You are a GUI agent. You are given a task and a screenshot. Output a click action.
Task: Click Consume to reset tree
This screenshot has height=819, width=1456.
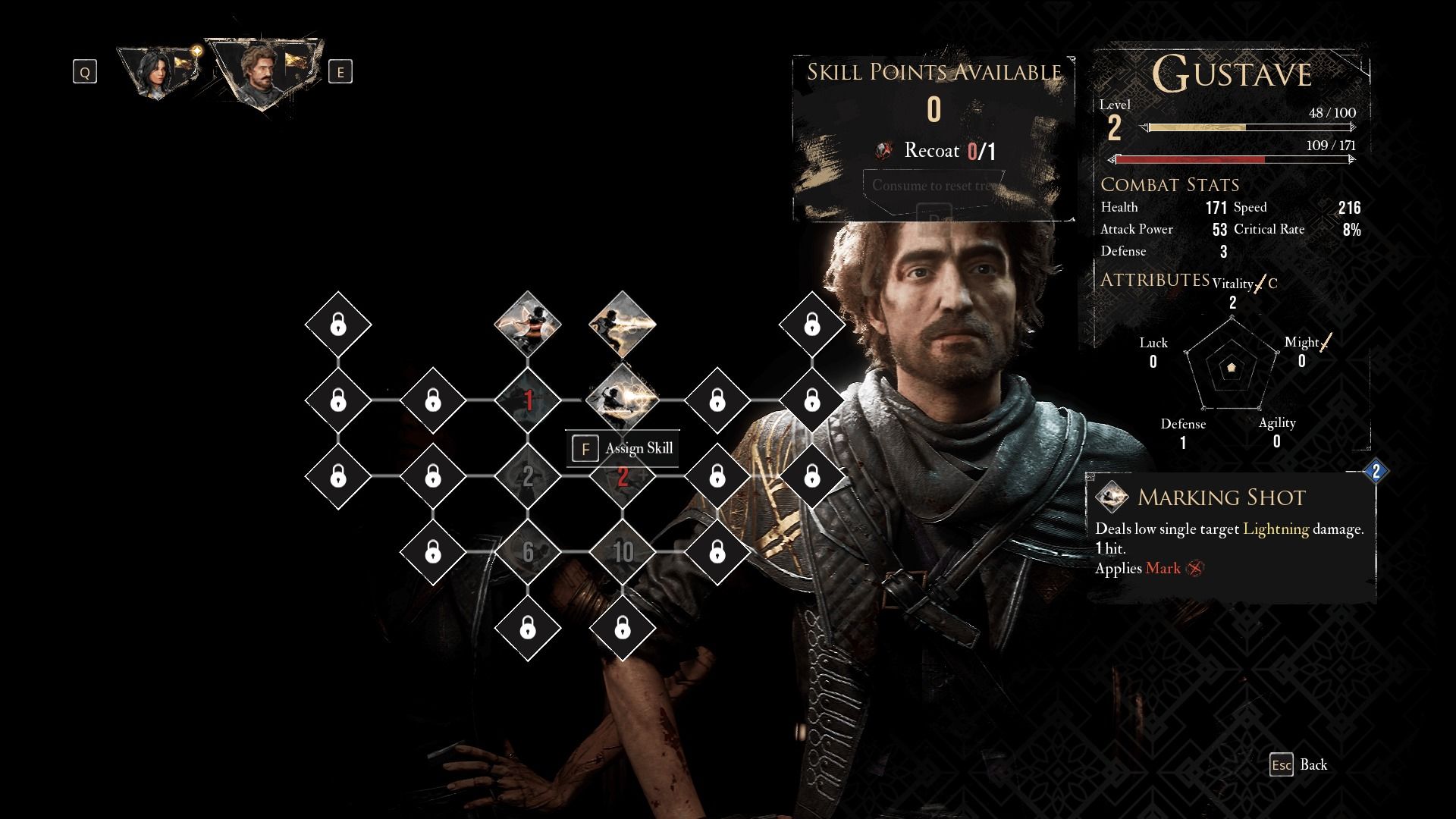pyautogui.click(x=933, y=186)
